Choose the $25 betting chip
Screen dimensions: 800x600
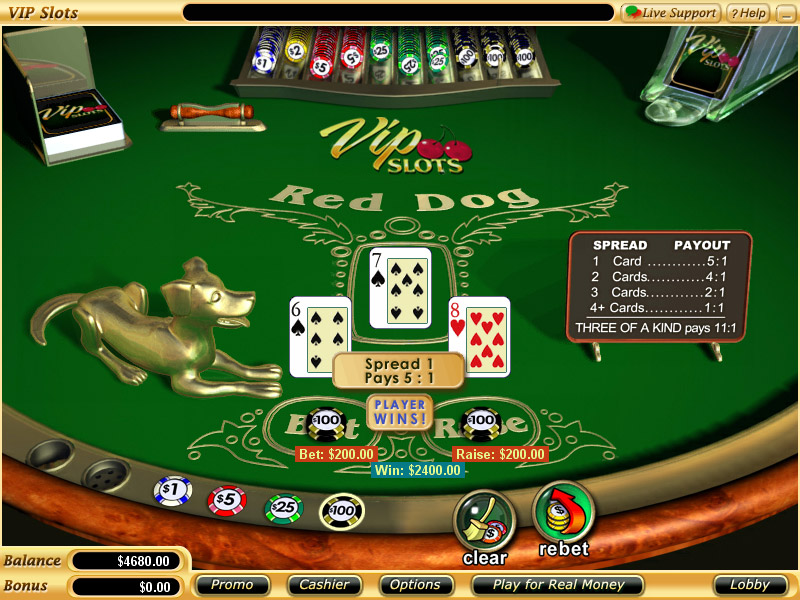(x=283, y=508)
